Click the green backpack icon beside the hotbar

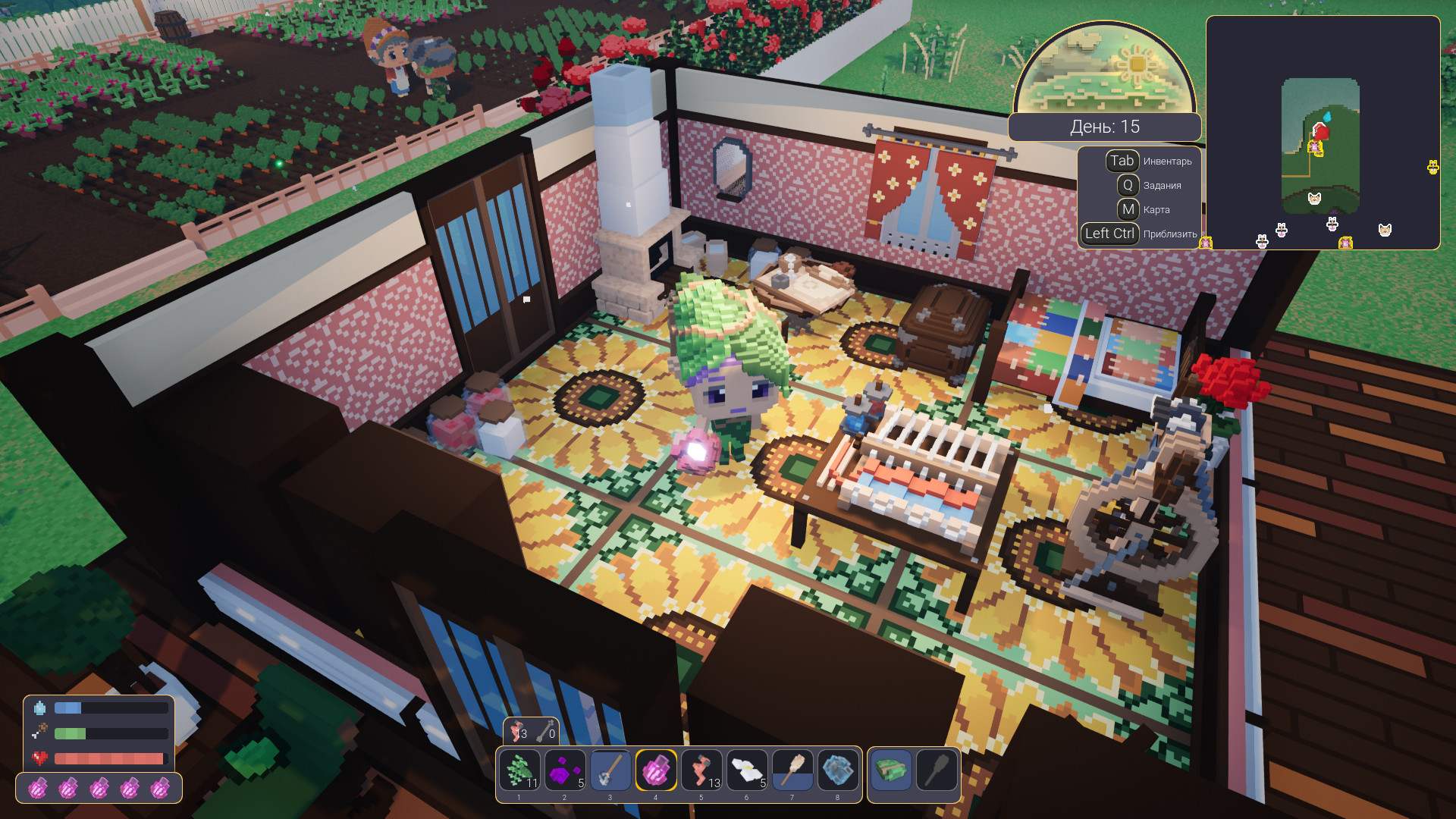[890, 771]
